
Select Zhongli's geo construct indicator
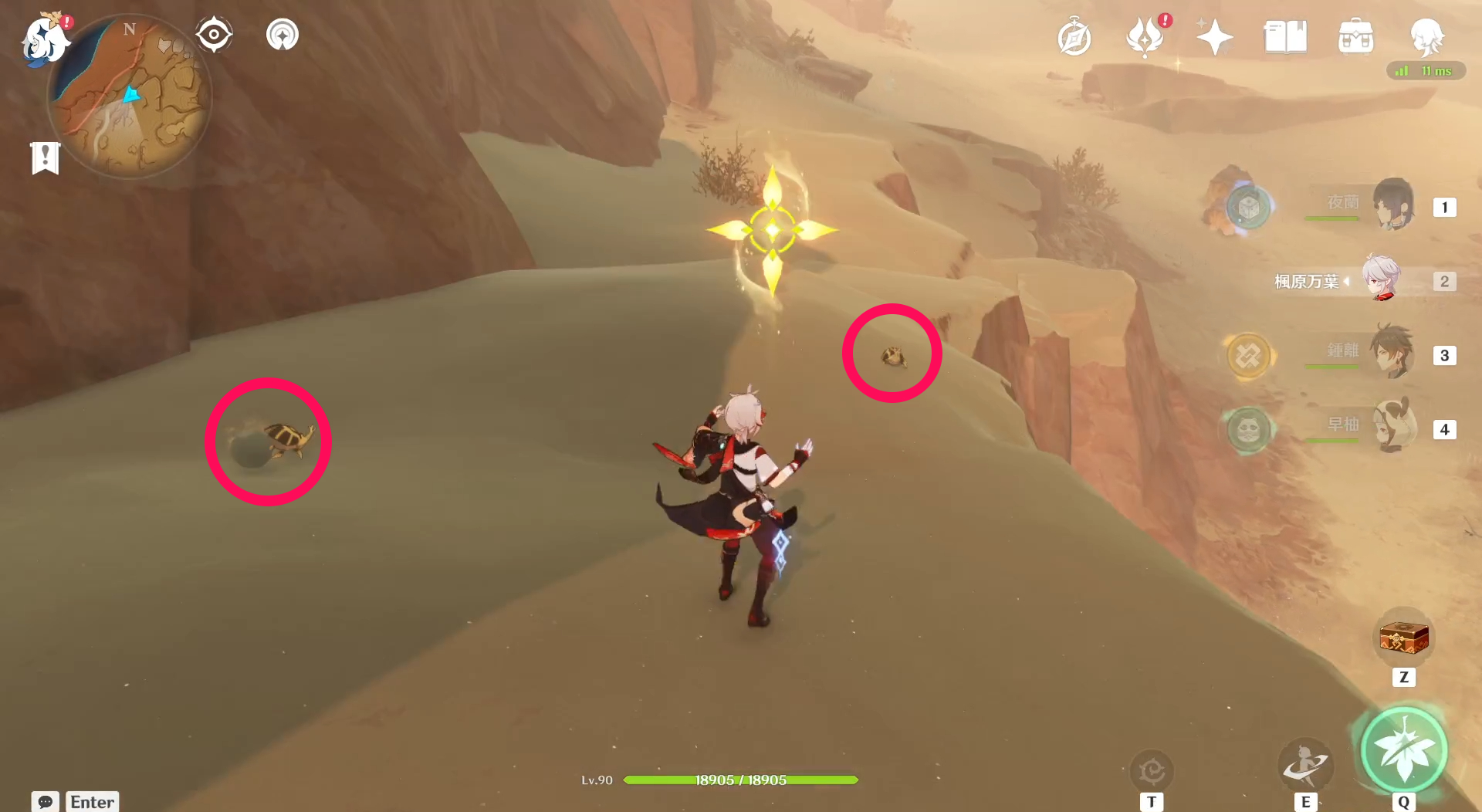pyautogui.click(x=1251, y=356)
